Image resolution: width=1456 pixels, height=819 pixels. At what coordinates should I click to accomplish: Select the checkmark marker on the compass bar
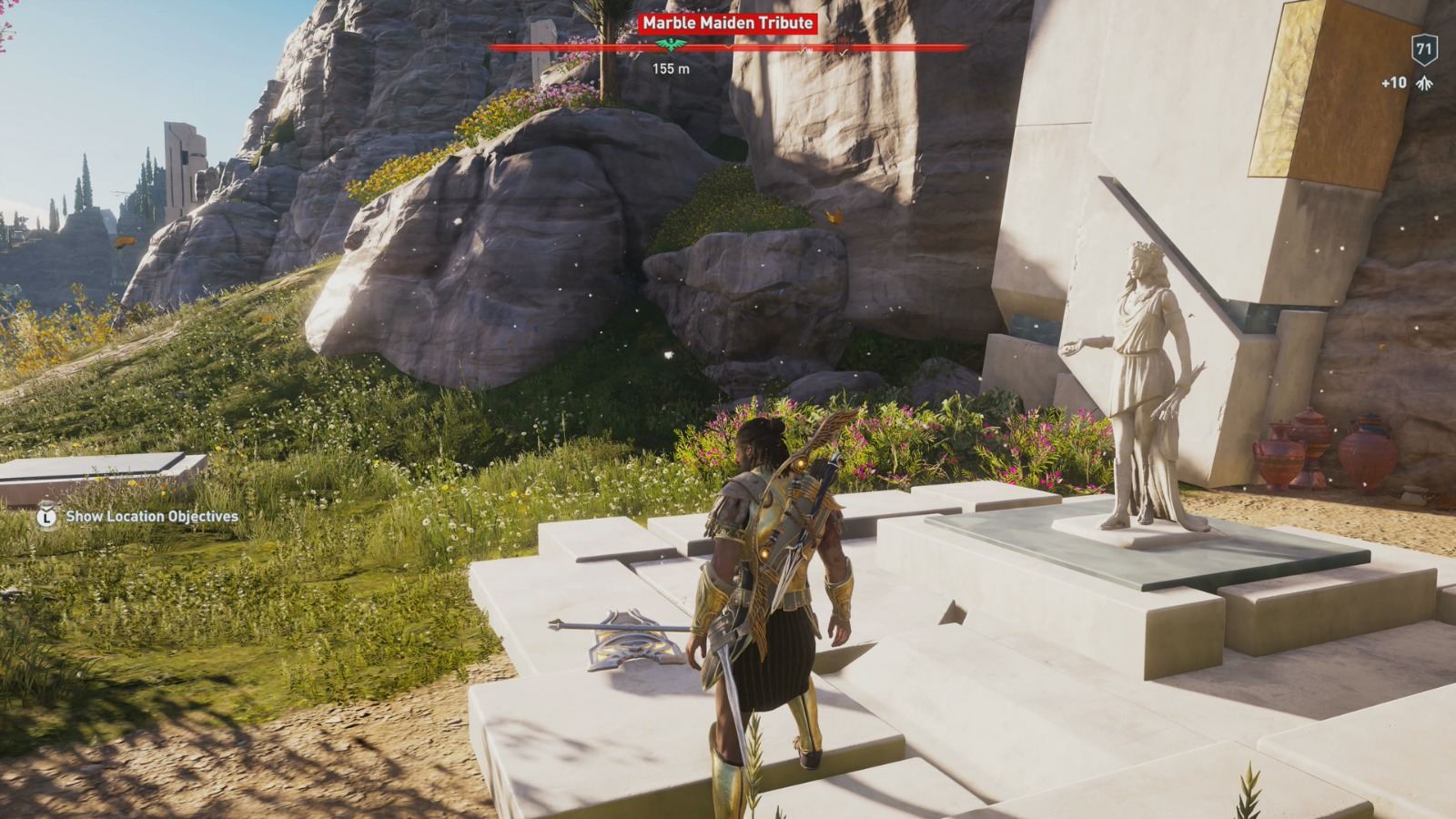[x=842, y=50]
